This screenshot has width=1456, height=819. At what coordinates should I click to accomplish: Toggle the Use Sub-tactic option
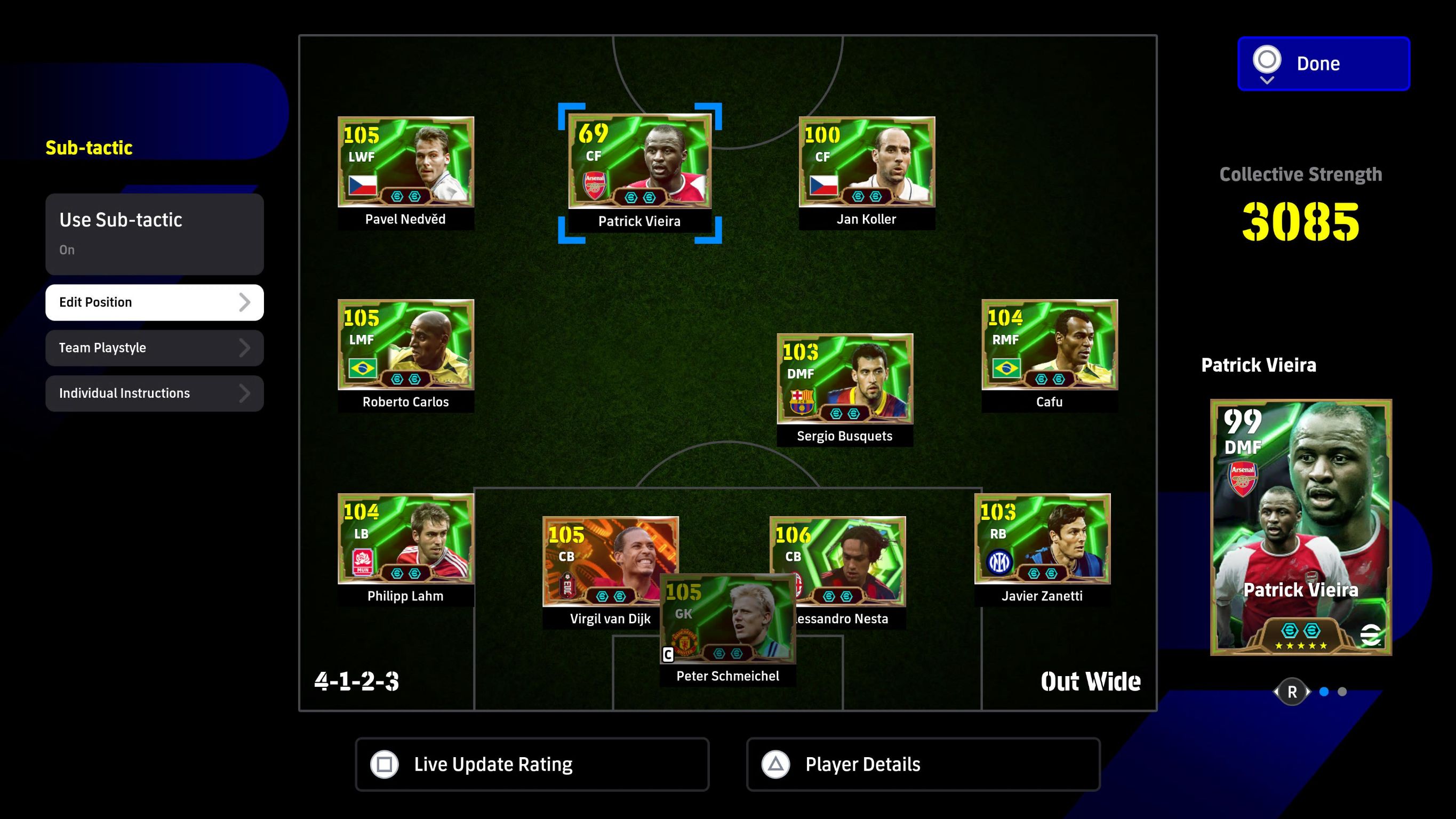tap(154, 234)
